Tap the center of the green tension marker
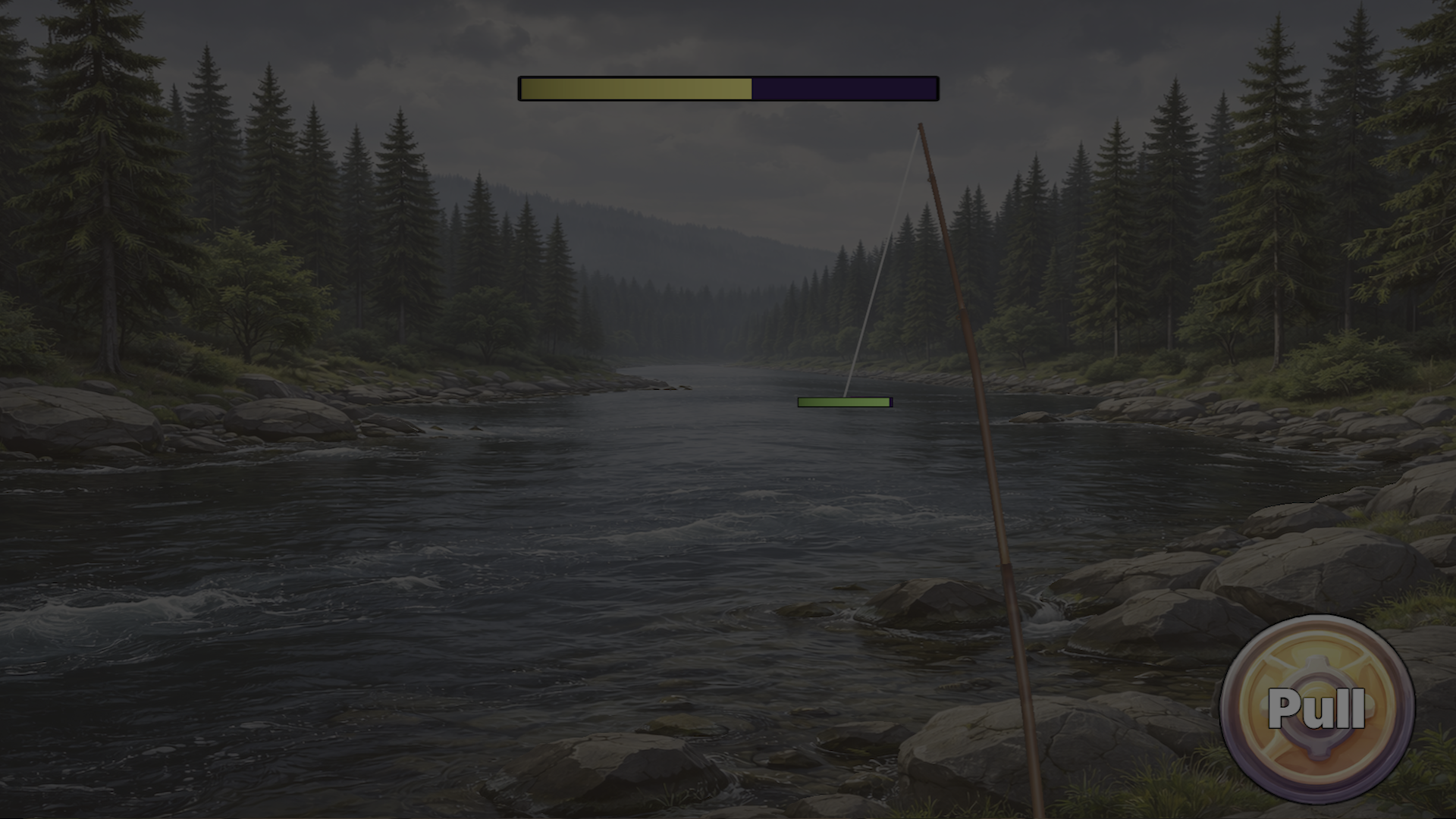The image size is (1456, 819). [843, 401]
